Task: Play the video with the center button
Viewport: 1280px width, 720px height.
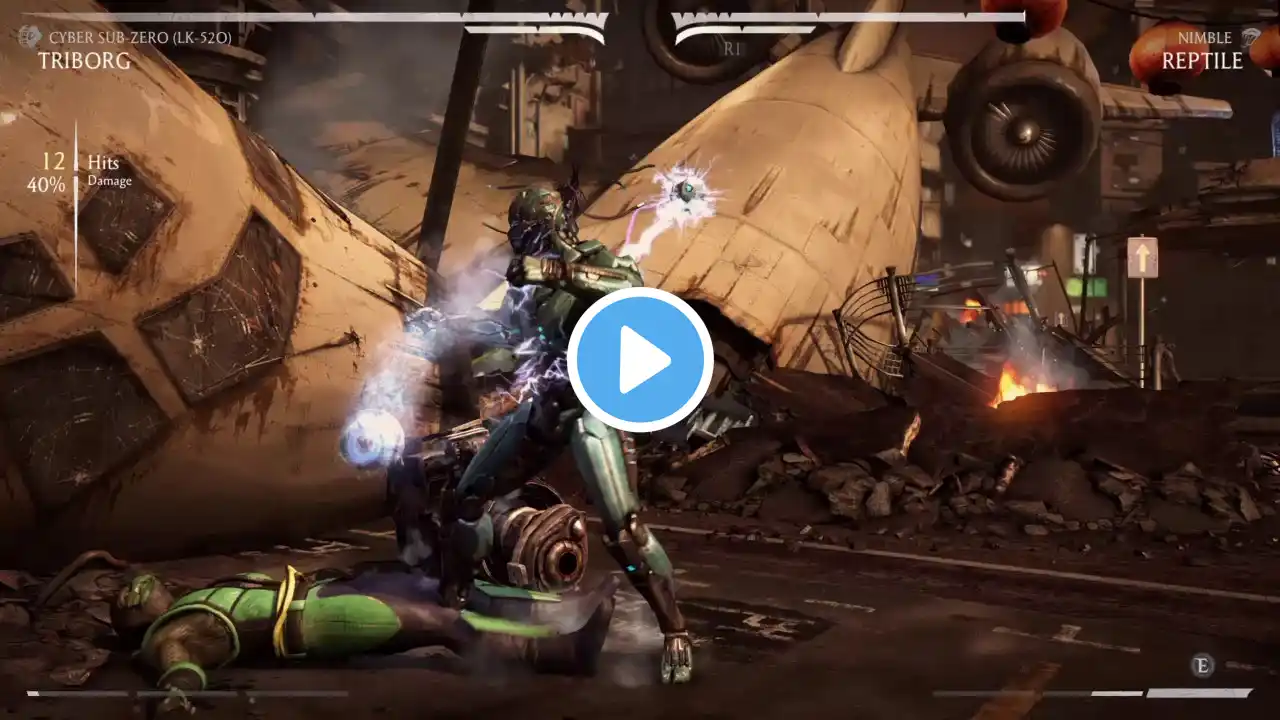Action: point(640,360)
